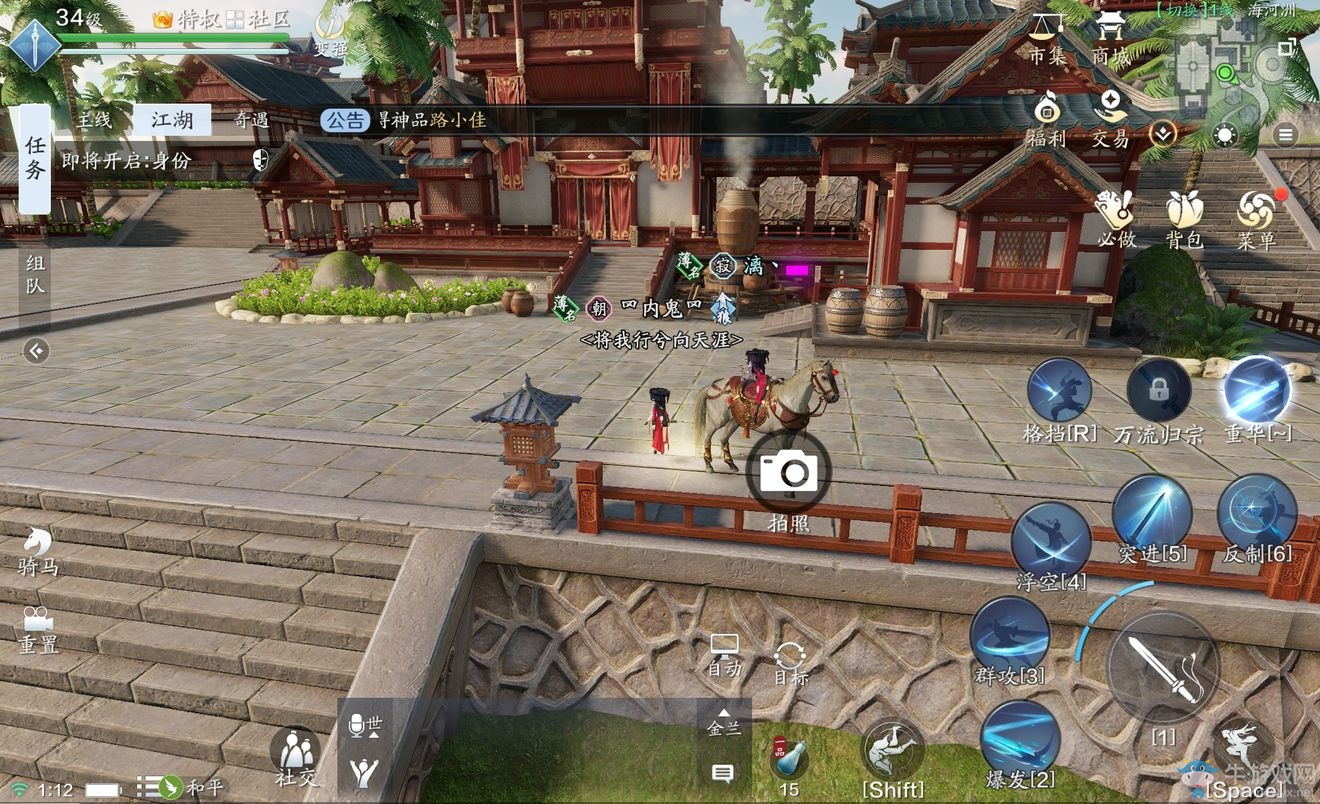
Task: Switch to the 江湖 tab
Action: coord(170,119)
